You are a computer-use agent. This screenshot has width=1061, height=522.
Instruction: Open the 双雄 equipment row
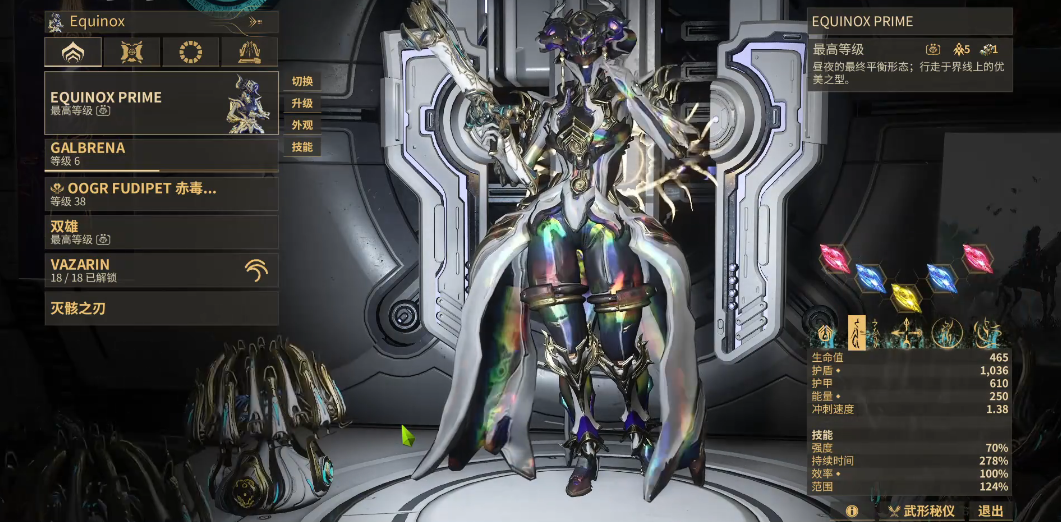click(161, 233)
